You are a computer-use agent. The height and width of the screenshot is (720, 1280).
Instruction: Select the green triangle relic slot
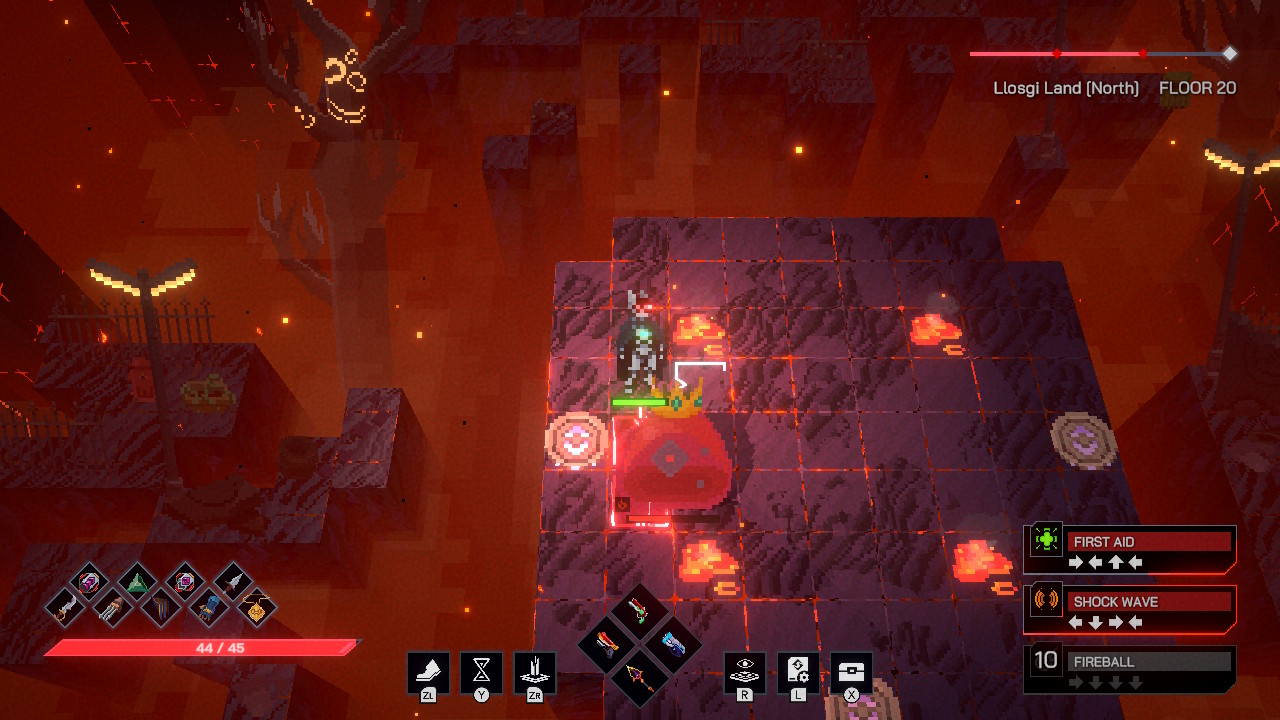137,580
